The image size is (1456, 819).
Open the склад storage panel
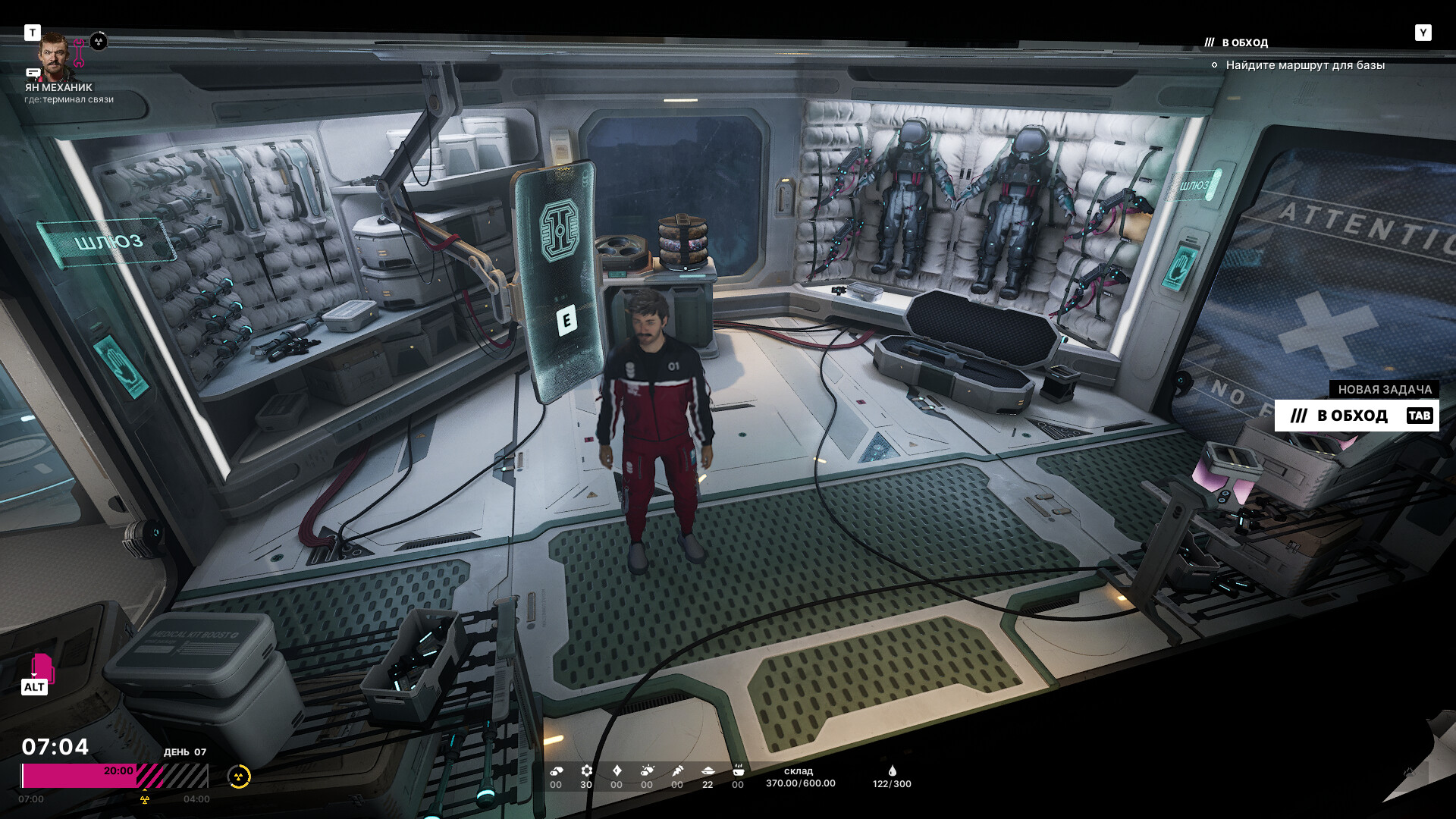pos(800,777)
